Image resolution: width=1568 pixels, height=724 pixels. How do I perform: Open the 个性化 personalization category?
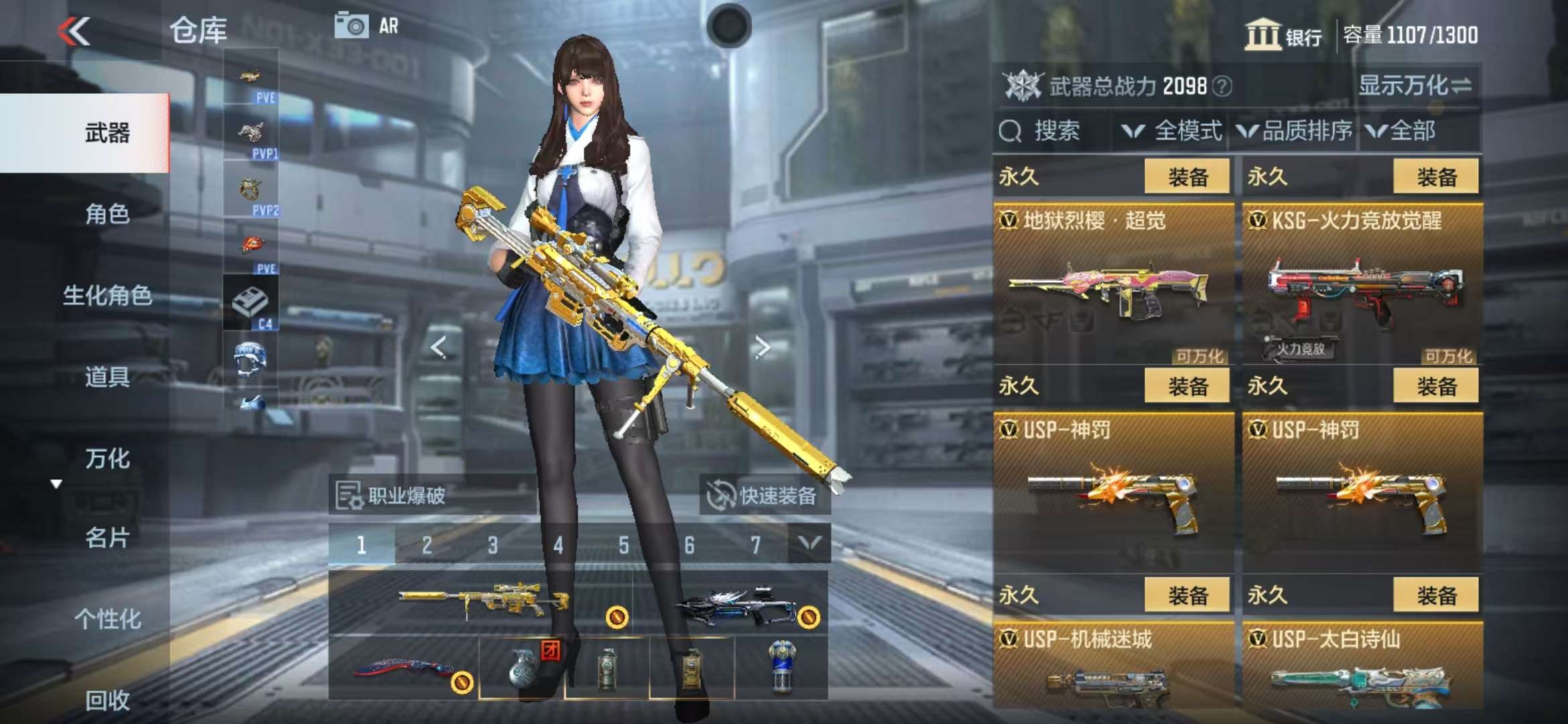[107, 619]
